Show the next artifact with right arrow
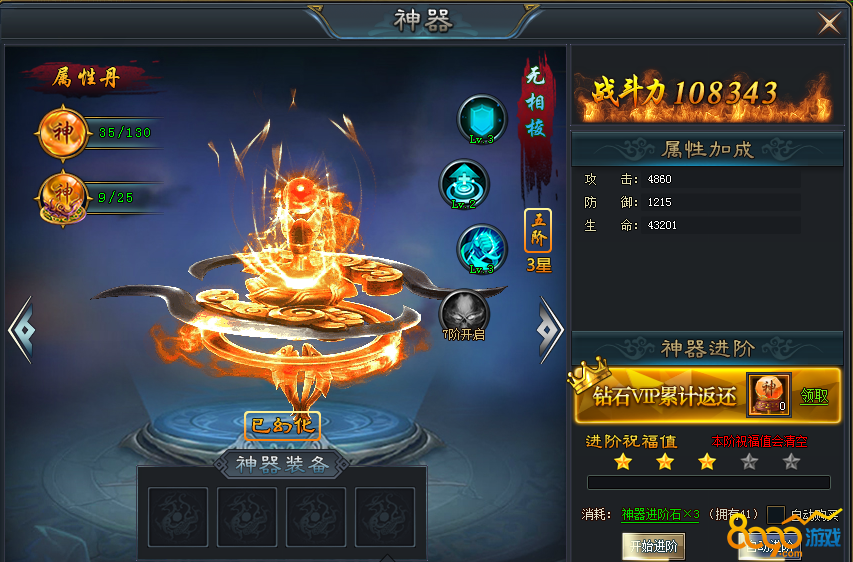The height and width of the screenshot is (562, 853). [550, 326]
